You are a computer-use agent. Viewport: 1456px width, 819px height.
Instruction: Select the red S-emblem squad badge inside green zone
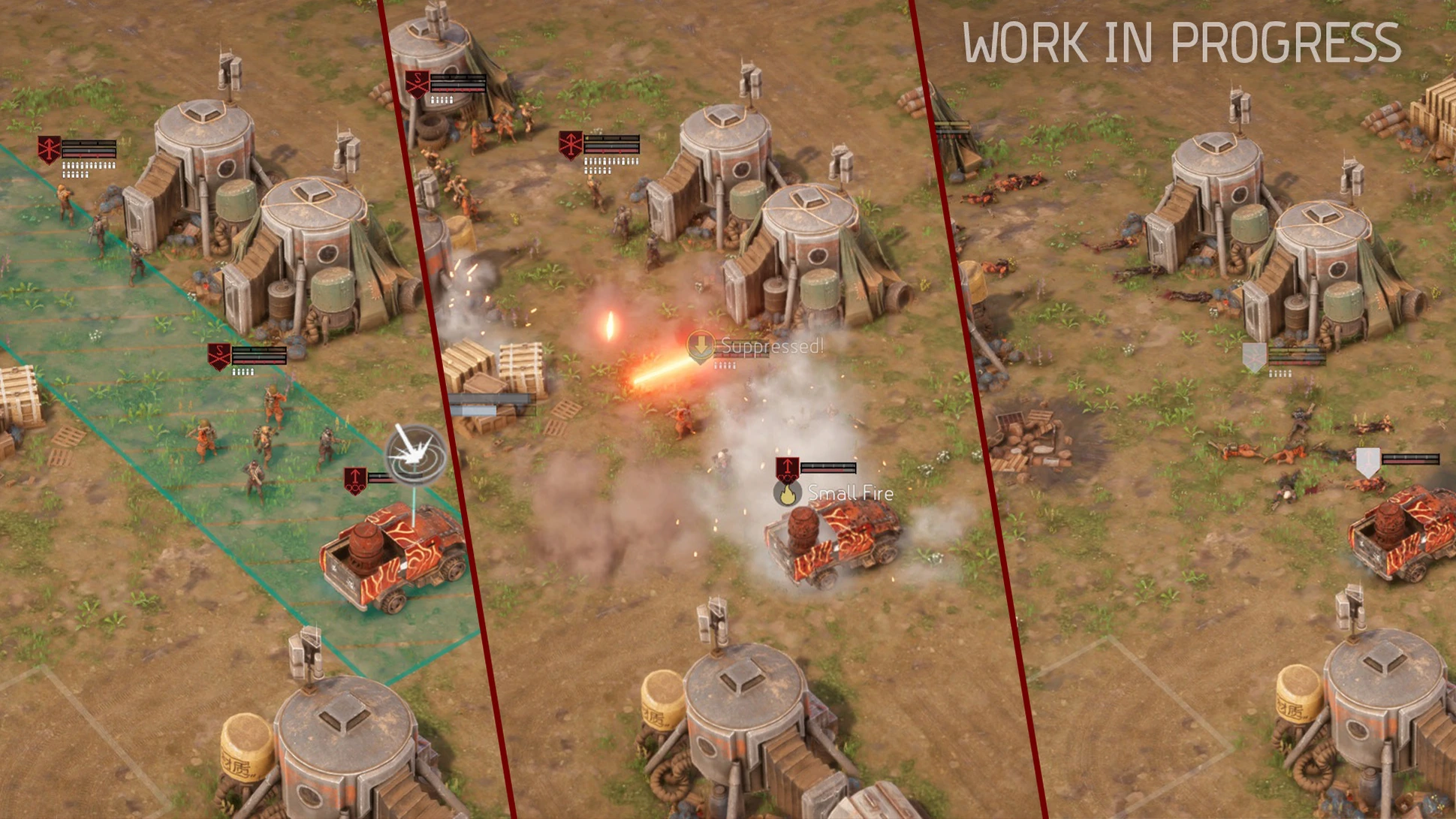pos(219,356)
